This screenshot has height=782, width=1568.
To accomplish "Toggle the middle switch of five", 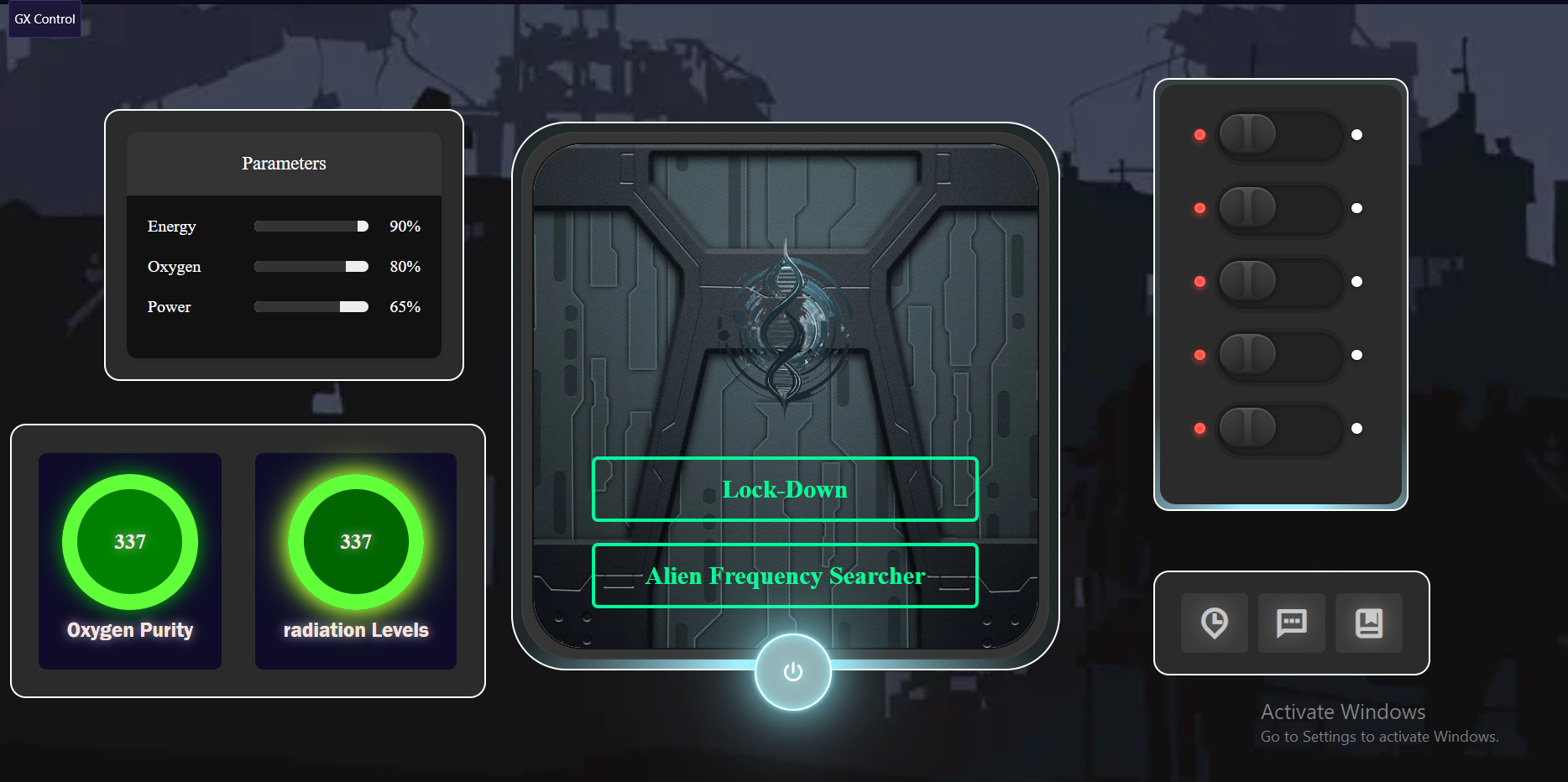I will tap(1279, 282).
